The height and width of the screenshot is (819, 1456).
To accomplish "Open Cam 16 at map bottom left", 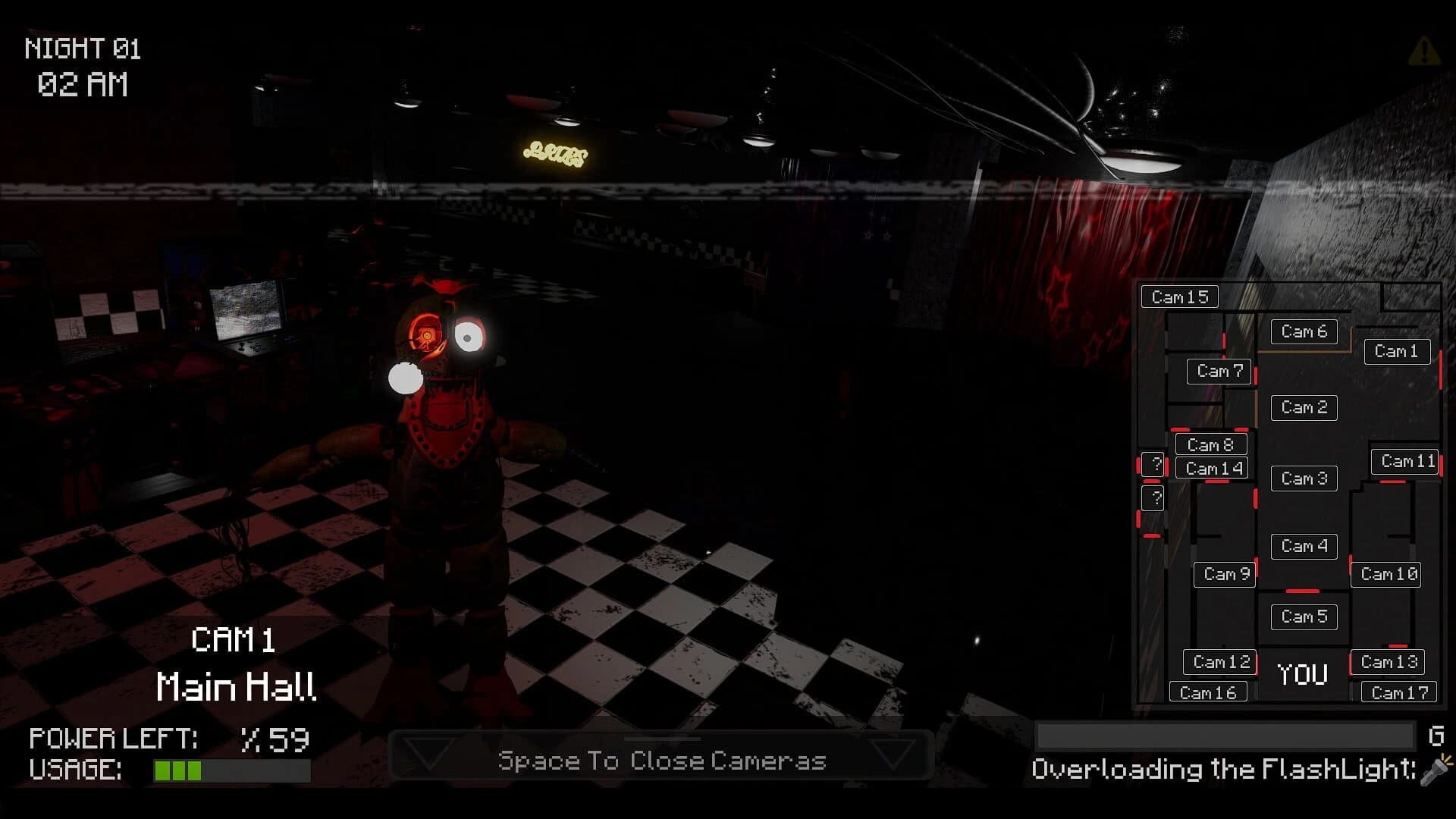I will coord(1208,691).
